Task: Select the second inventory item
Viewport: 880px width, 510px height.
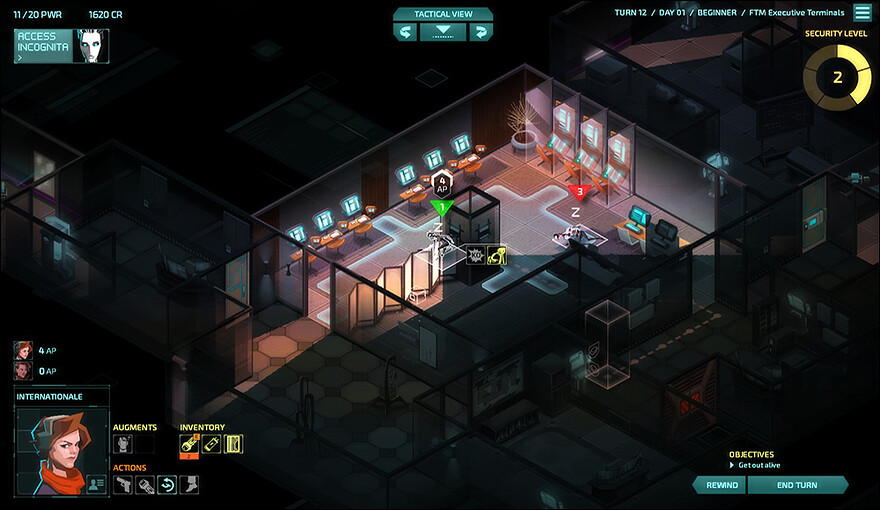Action: pos(211,444)
